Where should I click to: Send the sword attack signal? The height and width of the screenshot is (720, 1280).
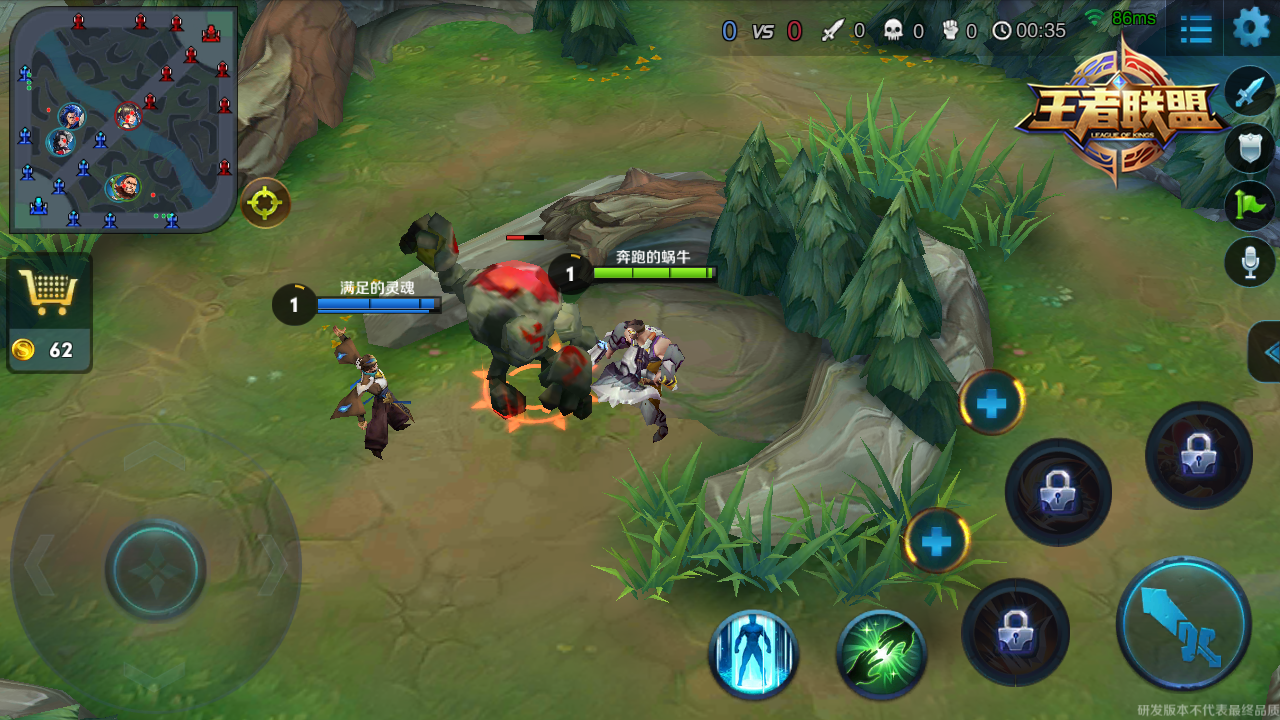[x=1250, y=92]
